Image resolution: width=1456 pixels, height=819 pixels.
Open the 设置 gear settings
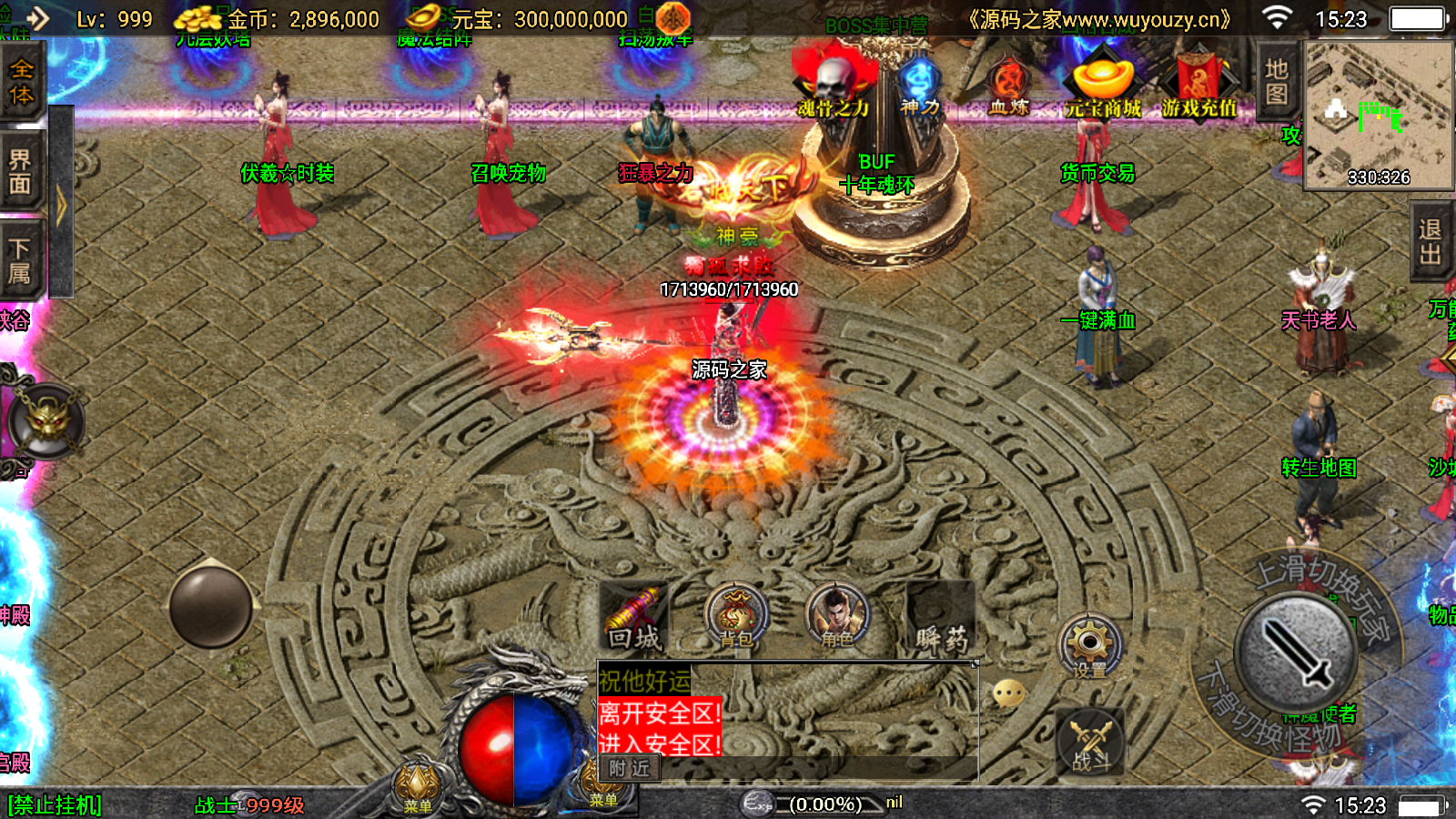(1089, 646)
